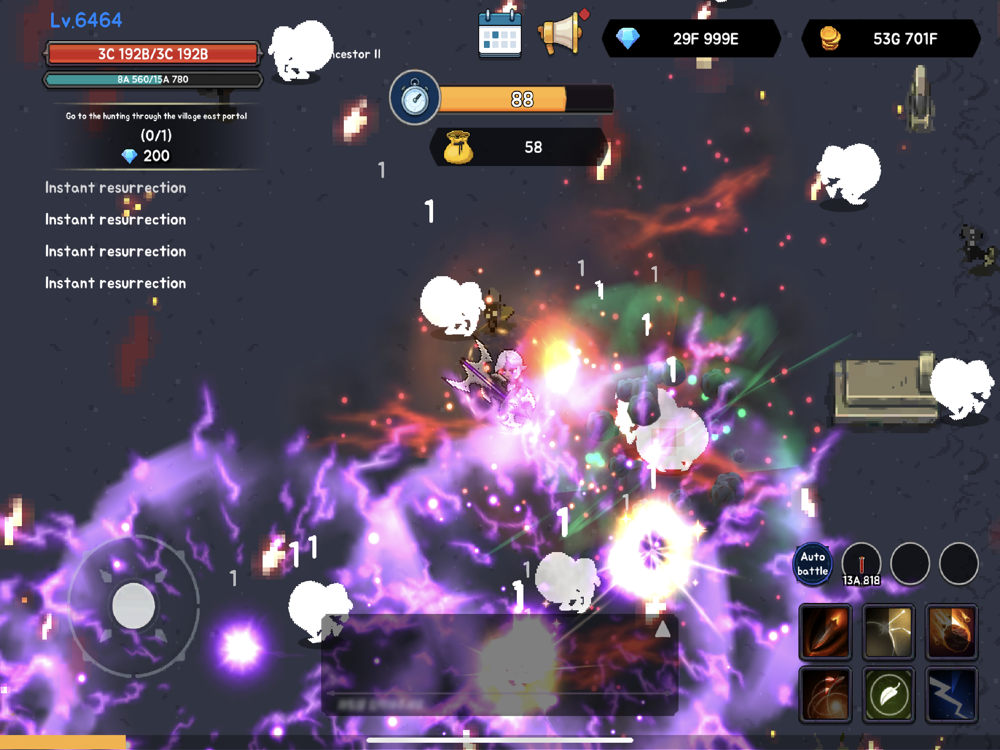The image size is (1000, 750).
Task: Open the calendar icon
Action: pos(500,34)
